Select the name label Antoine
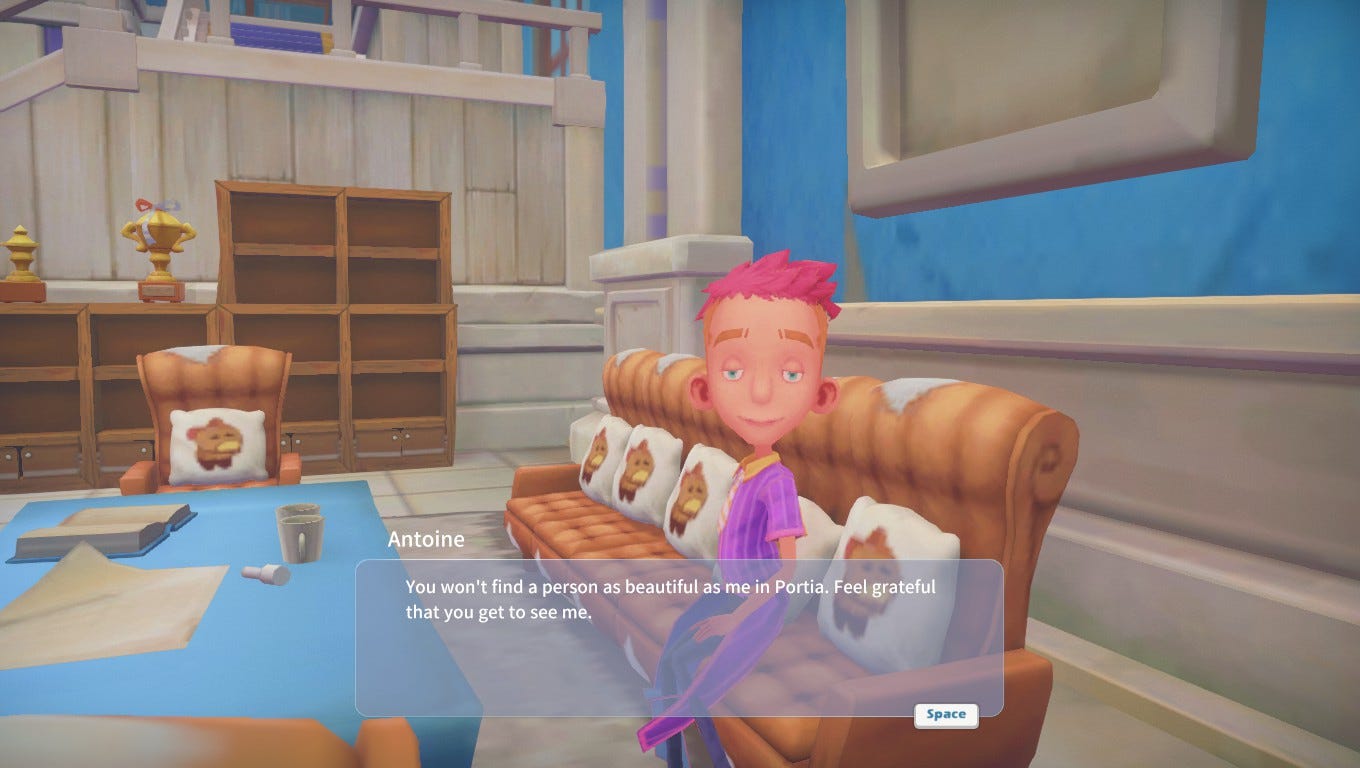This screenshot has width=1360, height=768. pos(426,539)
